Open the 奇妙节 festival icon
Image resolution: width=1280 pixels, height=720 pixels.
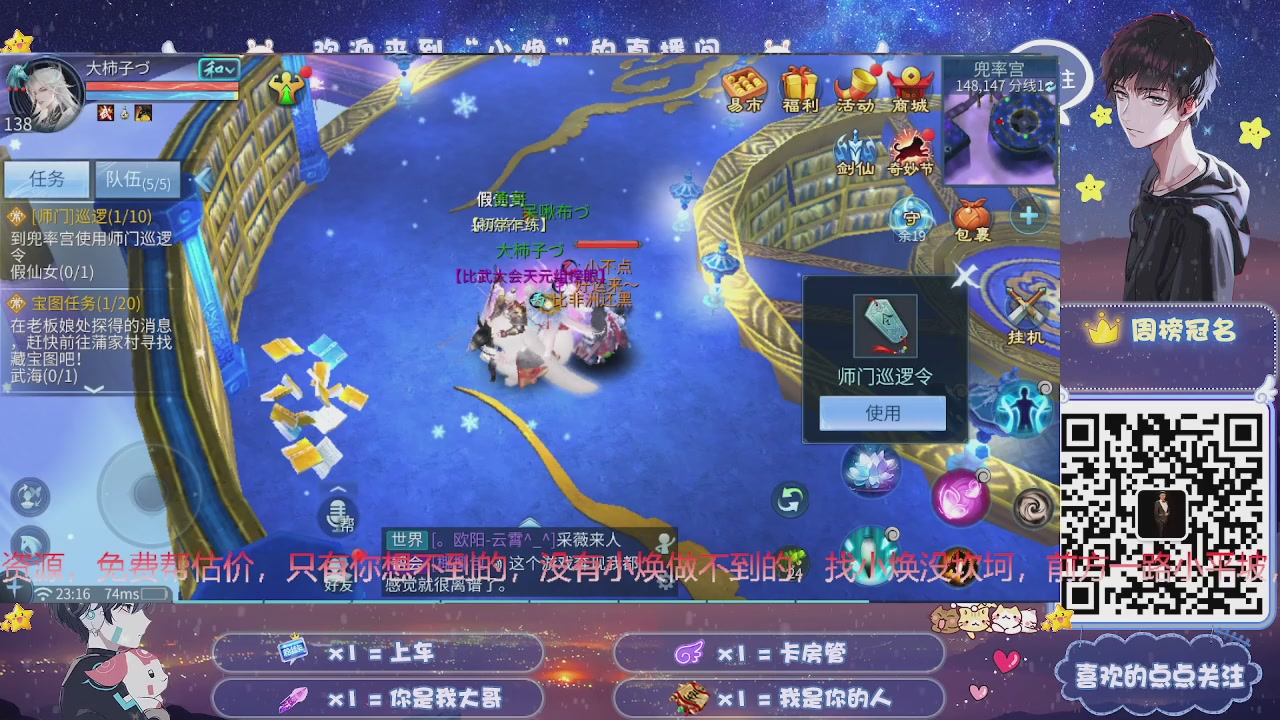[x=910, y=148]
